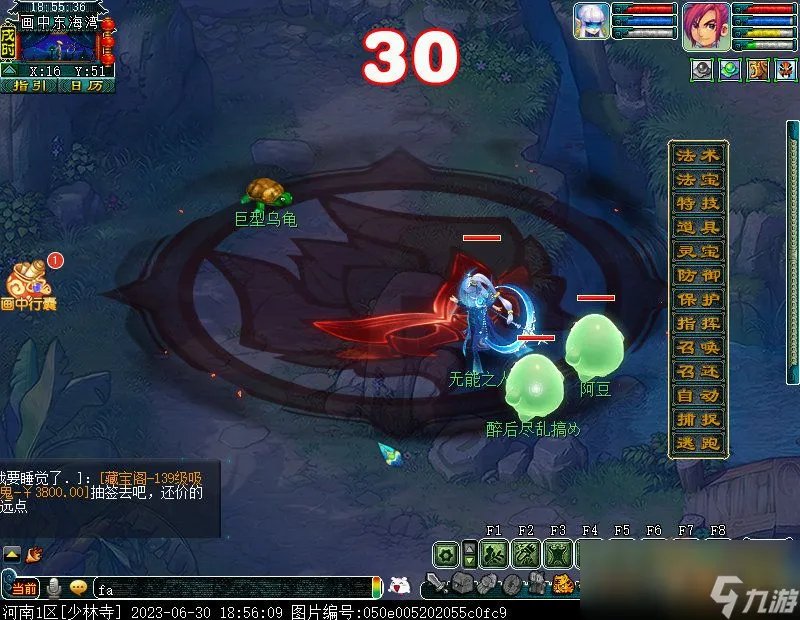Choose the 法宝 battle command
The width and height of the screenshot is (800, 620).
[x=698, y=180]
